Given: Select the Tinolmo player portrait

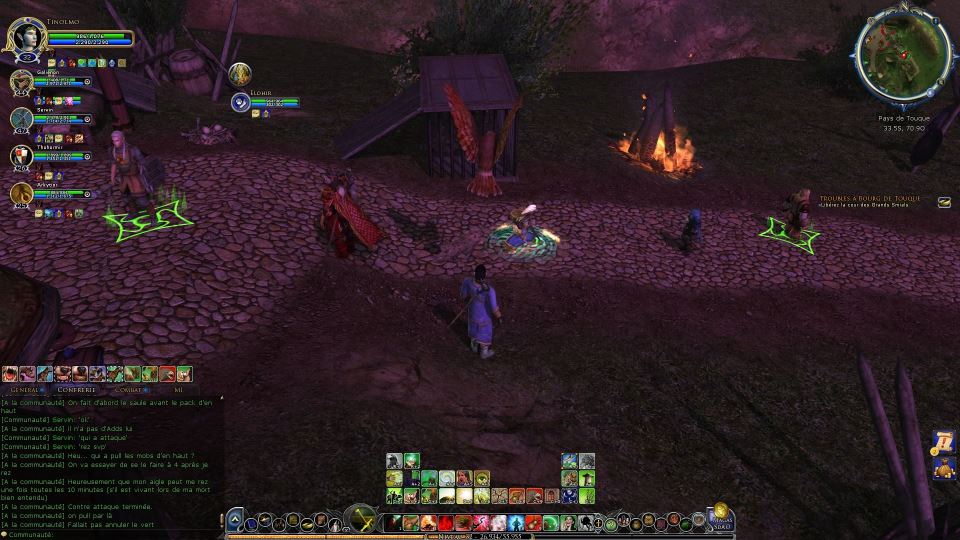Looking at the screenshot, I should [x=24, y=39].
